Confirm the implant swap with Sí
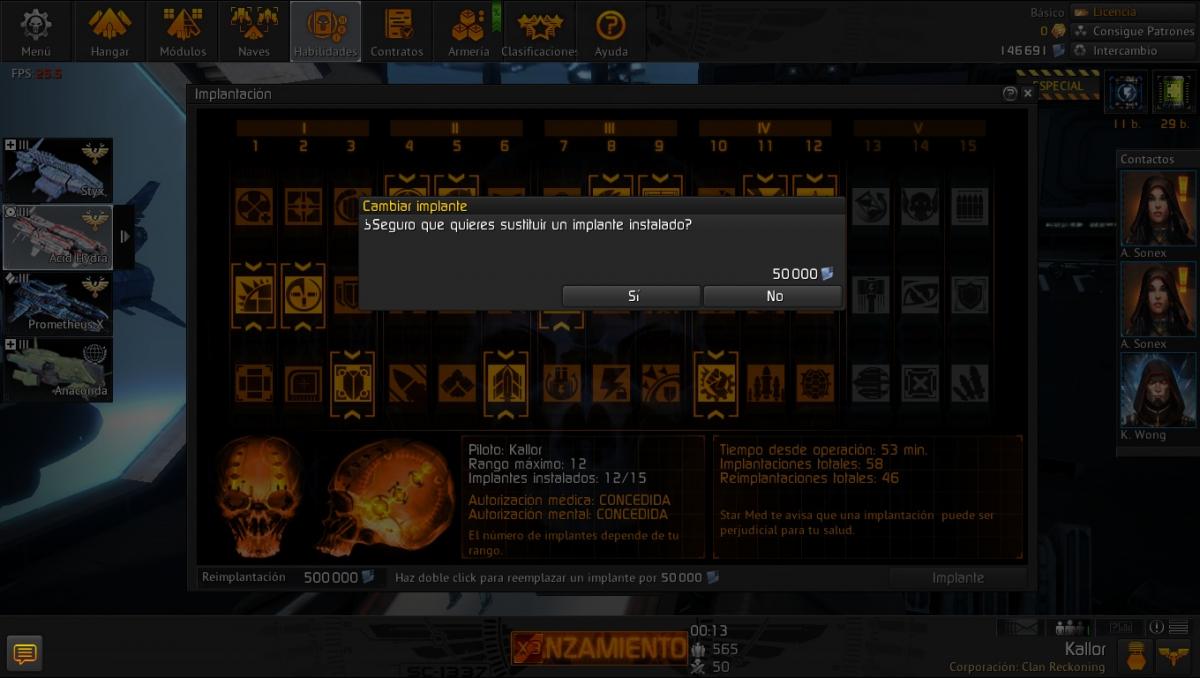Viewport: 1200px width, 678px height. coord(631,296)
